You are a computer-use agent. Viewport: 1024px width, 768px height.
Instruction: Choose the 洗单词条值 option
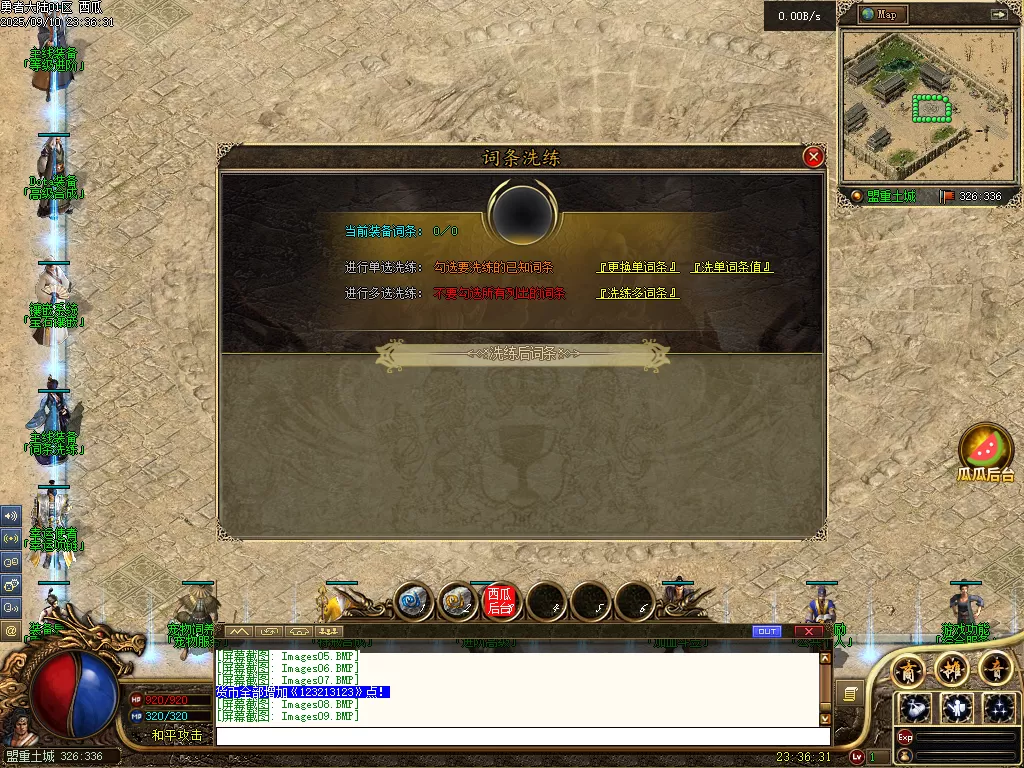[733, 267]
